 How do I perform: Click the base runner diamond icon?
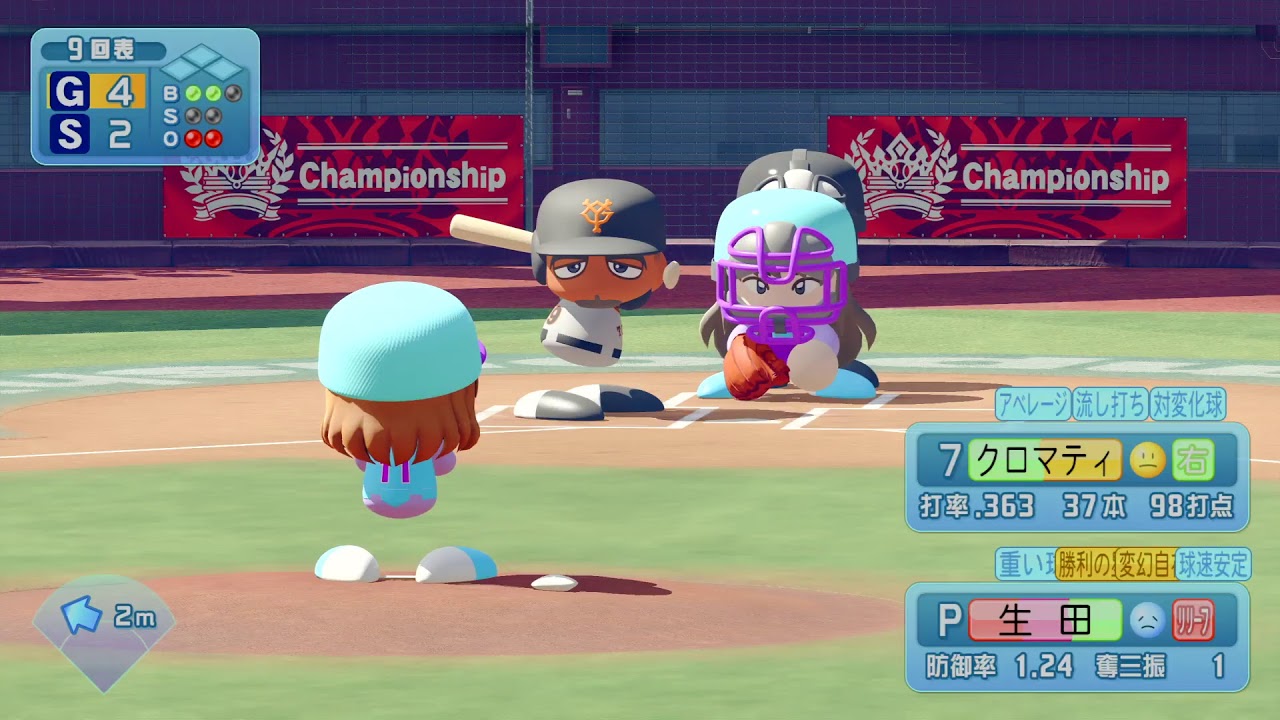tap(203, 67)
